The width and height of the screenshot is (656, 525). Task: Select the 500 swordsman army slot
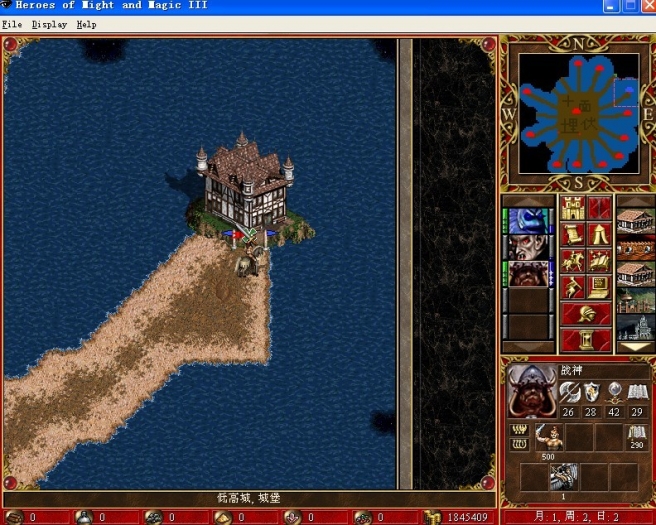(x=548, y=438)
